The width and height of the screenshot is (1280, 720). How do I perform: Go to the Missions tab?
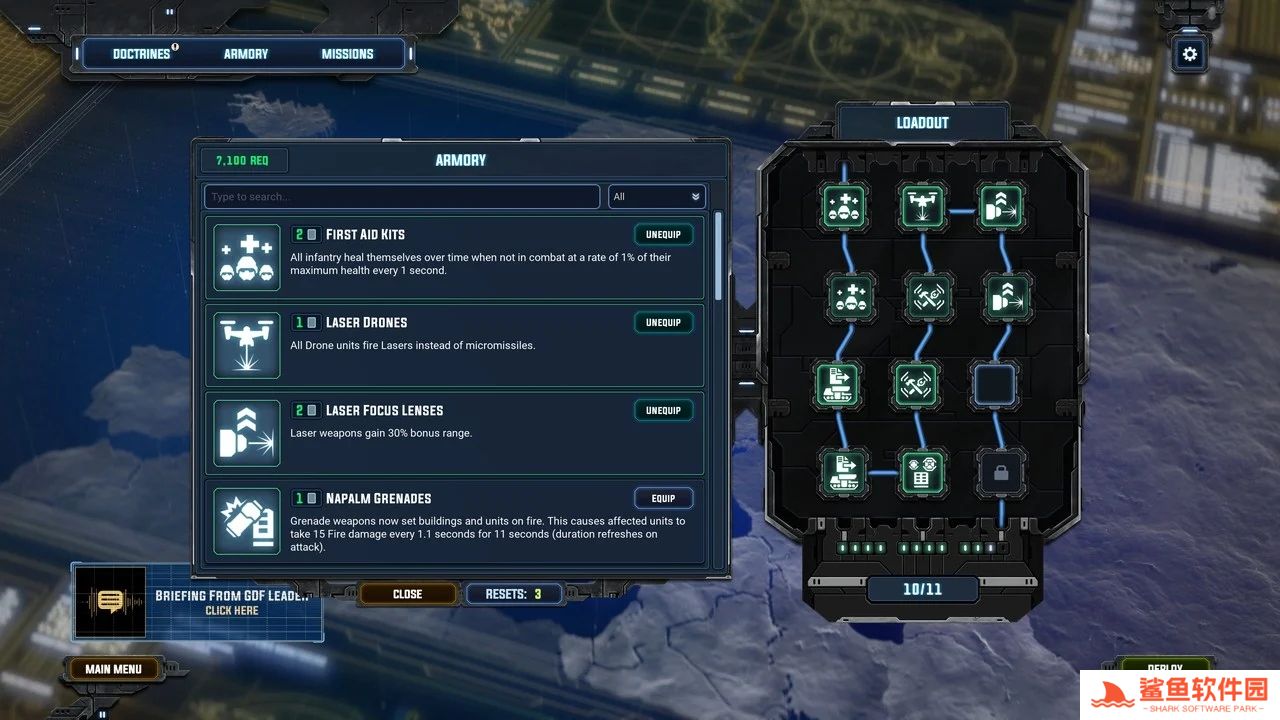[347, 54]
